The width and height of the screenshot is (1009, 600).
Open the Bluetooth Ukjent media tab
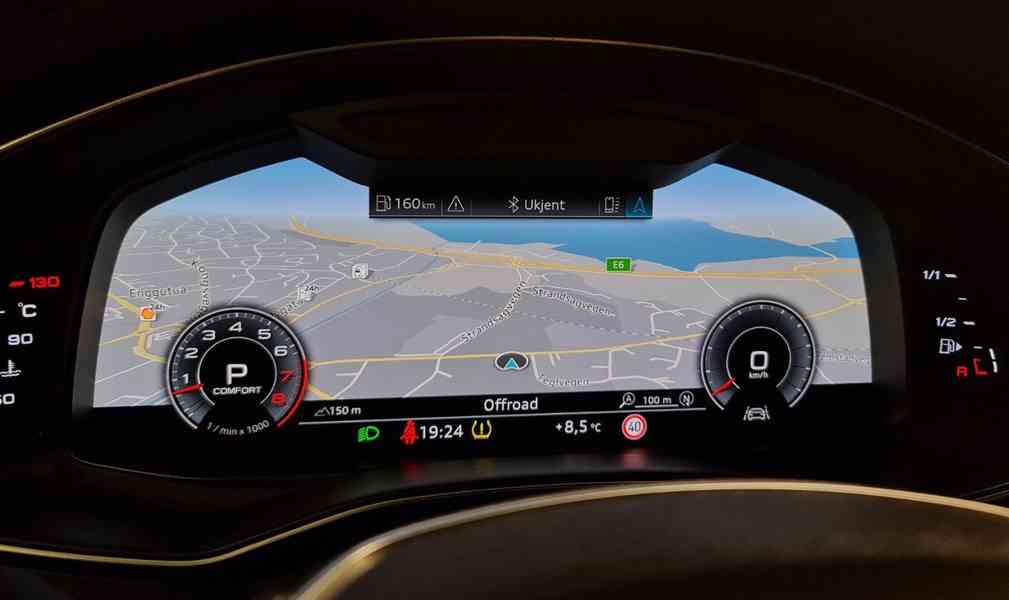(x=537, y=204)
